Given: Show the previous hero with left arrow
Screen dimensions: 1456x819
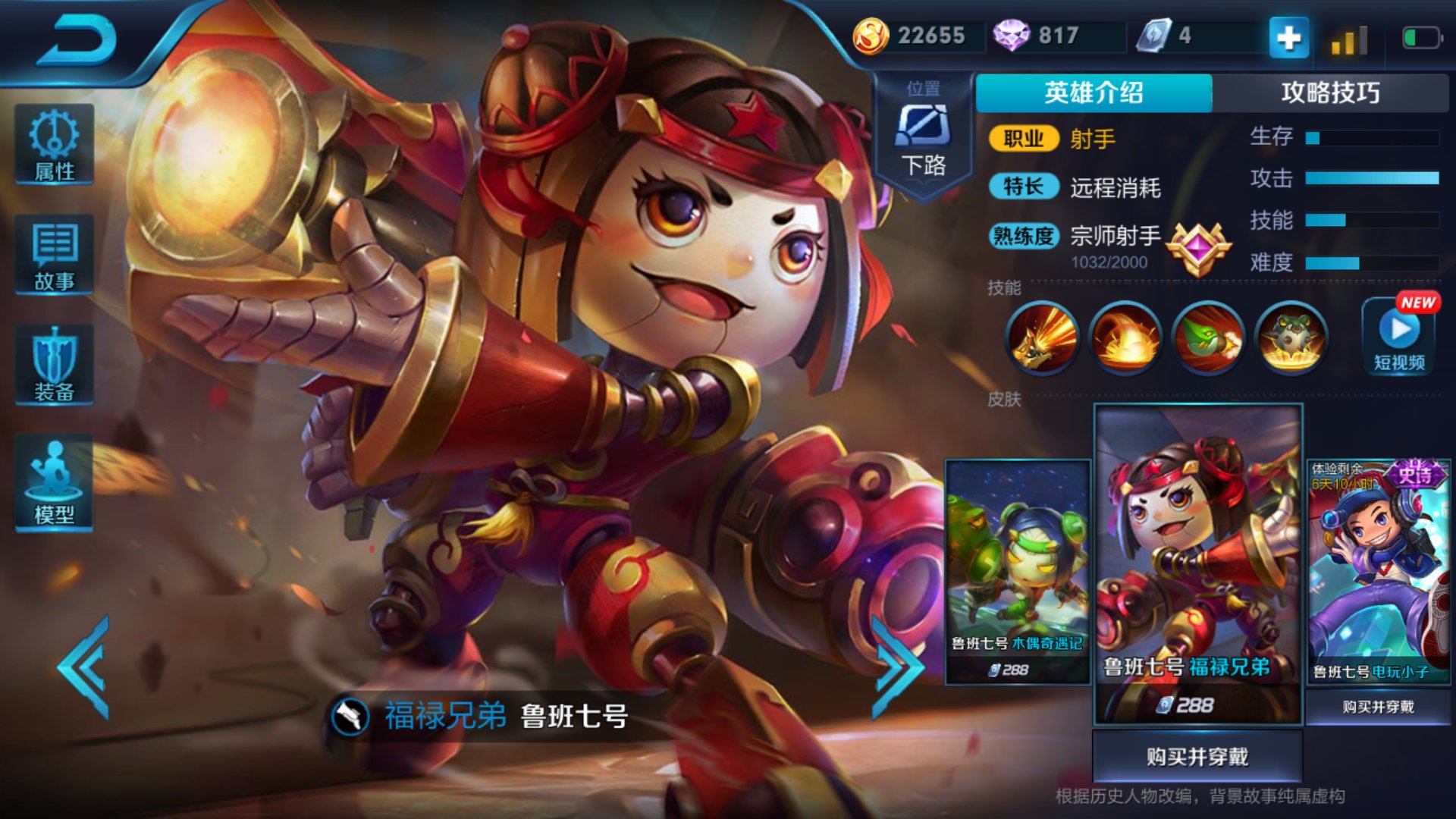Looking at the screenshot, I should pyautogui.click(x=85, y=667).
